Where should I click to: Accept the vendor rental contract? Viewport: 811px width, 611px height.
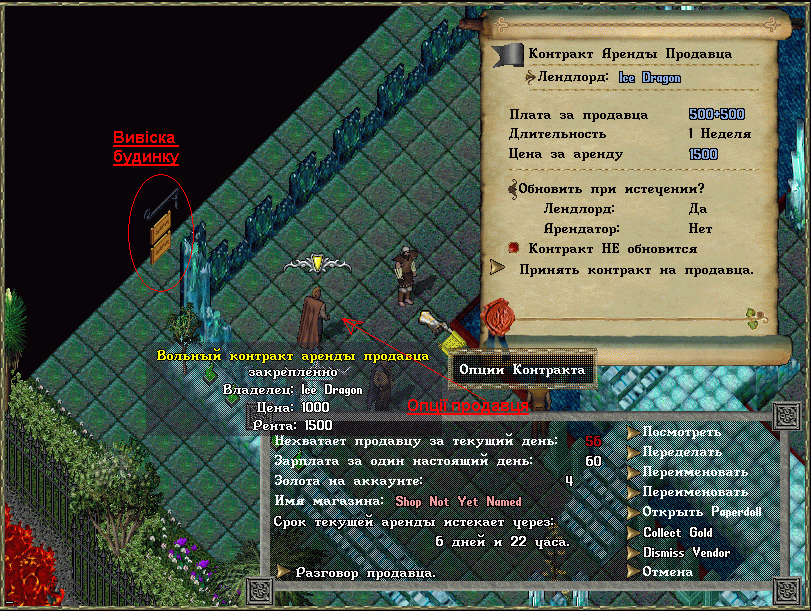point(497,268)
